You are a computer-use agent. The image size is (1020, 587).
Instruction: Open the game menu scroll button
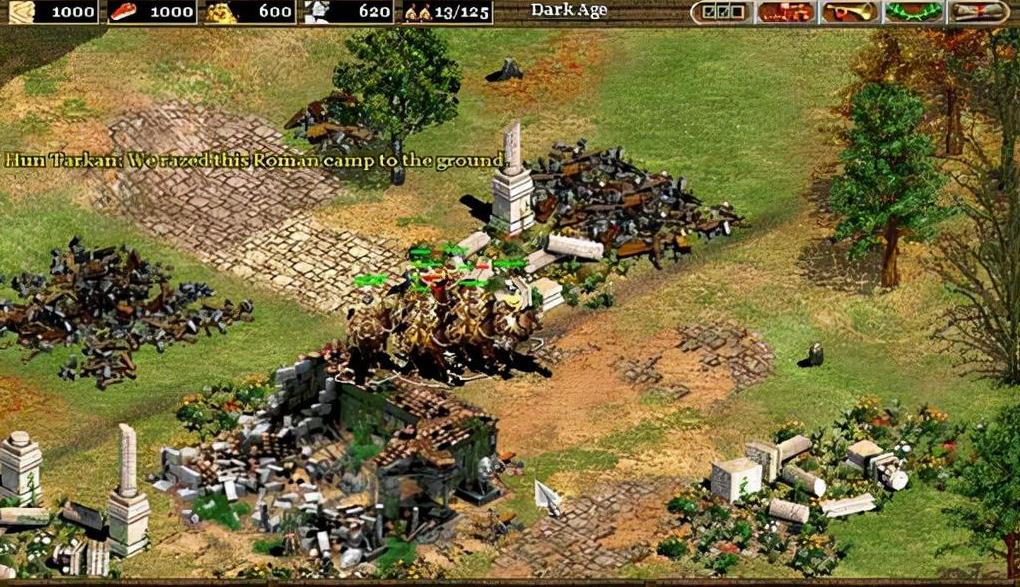(x=978, y=12)
